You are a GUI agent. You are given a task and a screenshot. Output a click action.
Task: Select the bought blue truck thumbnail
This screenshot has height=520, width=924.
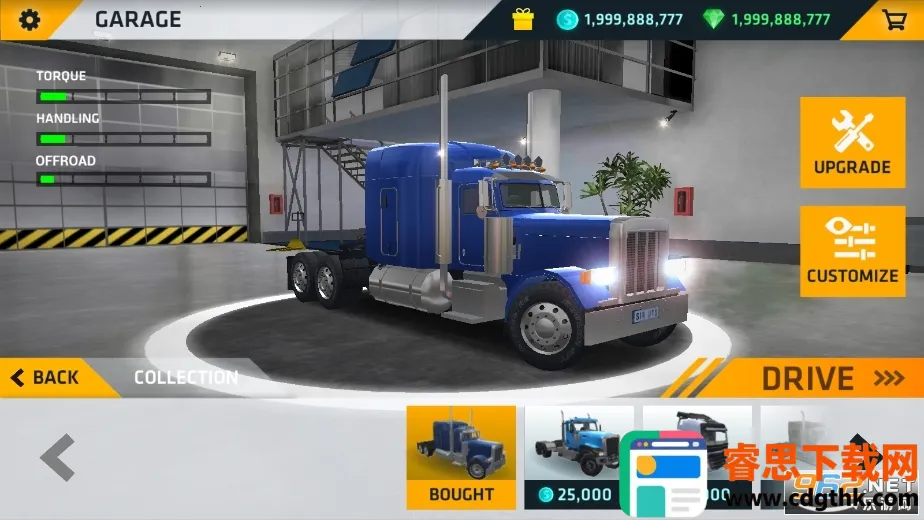tap(461, 456)
